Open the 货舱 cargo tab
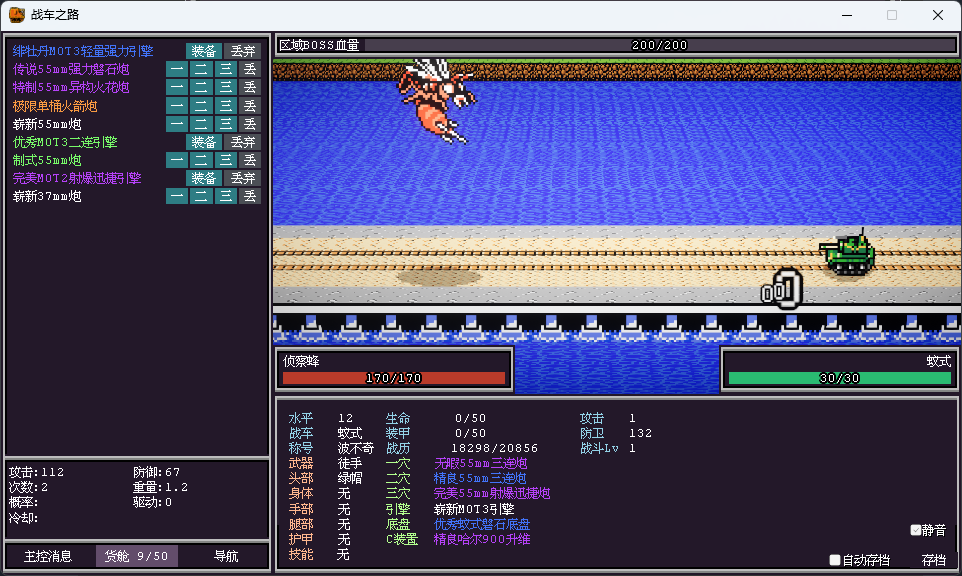 pyautogui.click(x=137, y=556)
